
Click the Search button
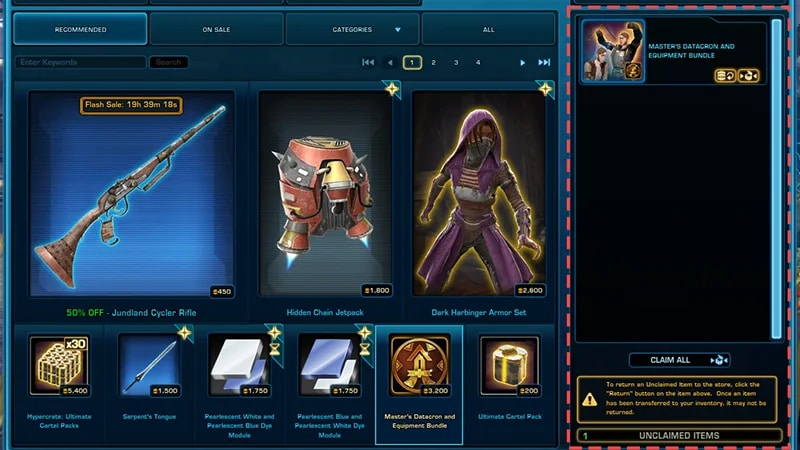coord(169,62)
